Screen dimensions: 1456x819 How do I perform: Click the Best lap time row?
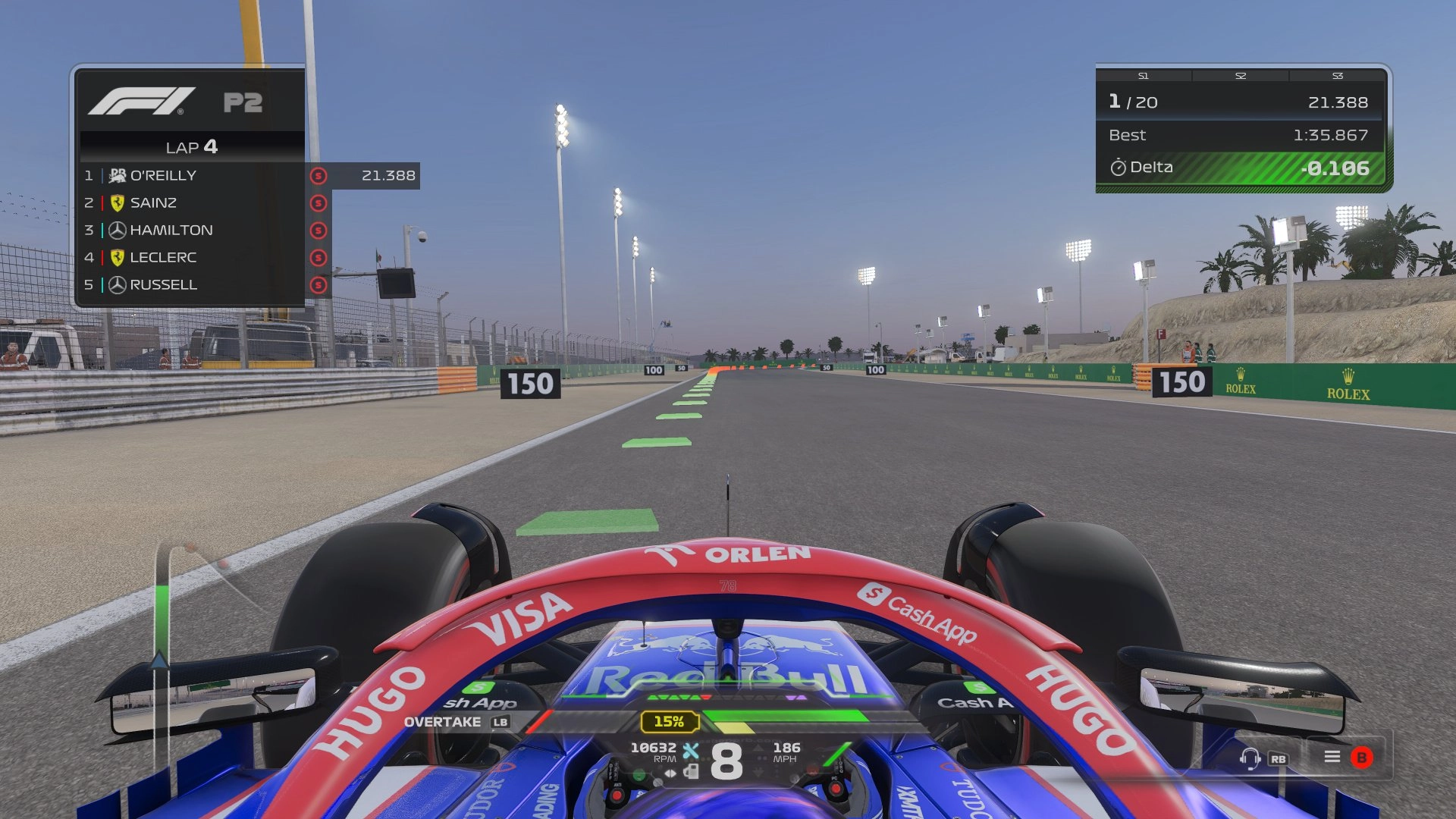[1244, 135]
